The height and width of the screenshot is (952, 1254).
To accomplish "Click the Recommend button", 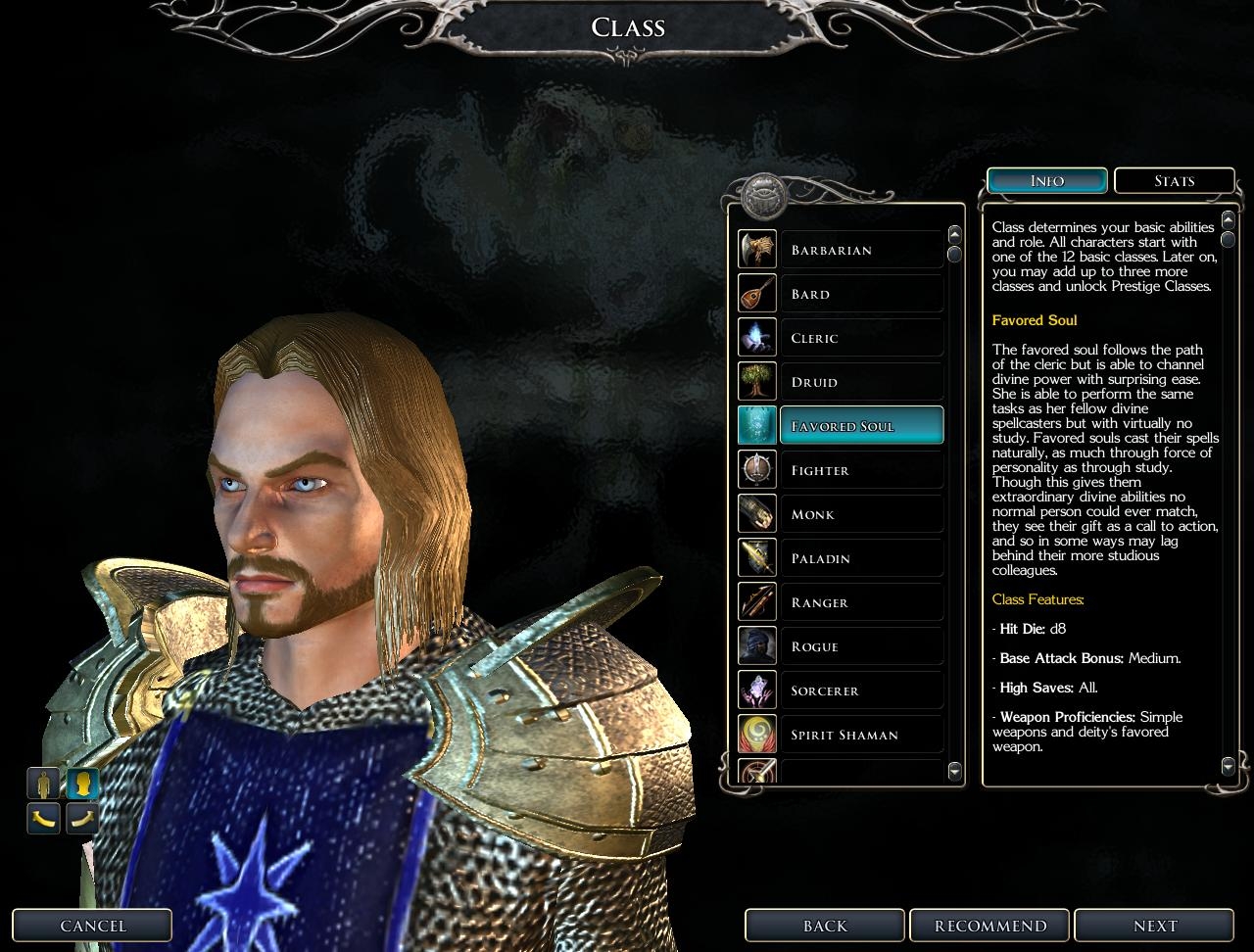I will click(x=990, y=926).
